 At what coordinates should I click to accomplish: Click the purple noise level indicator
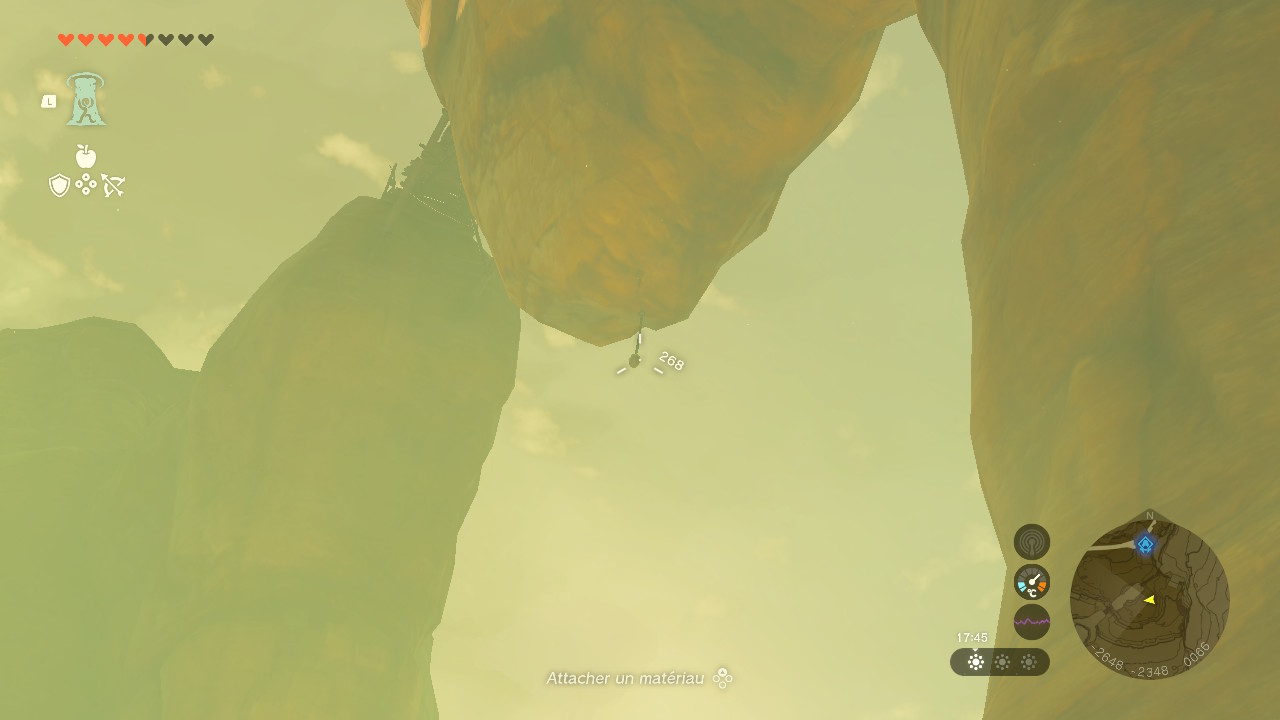coord(1032,622)
